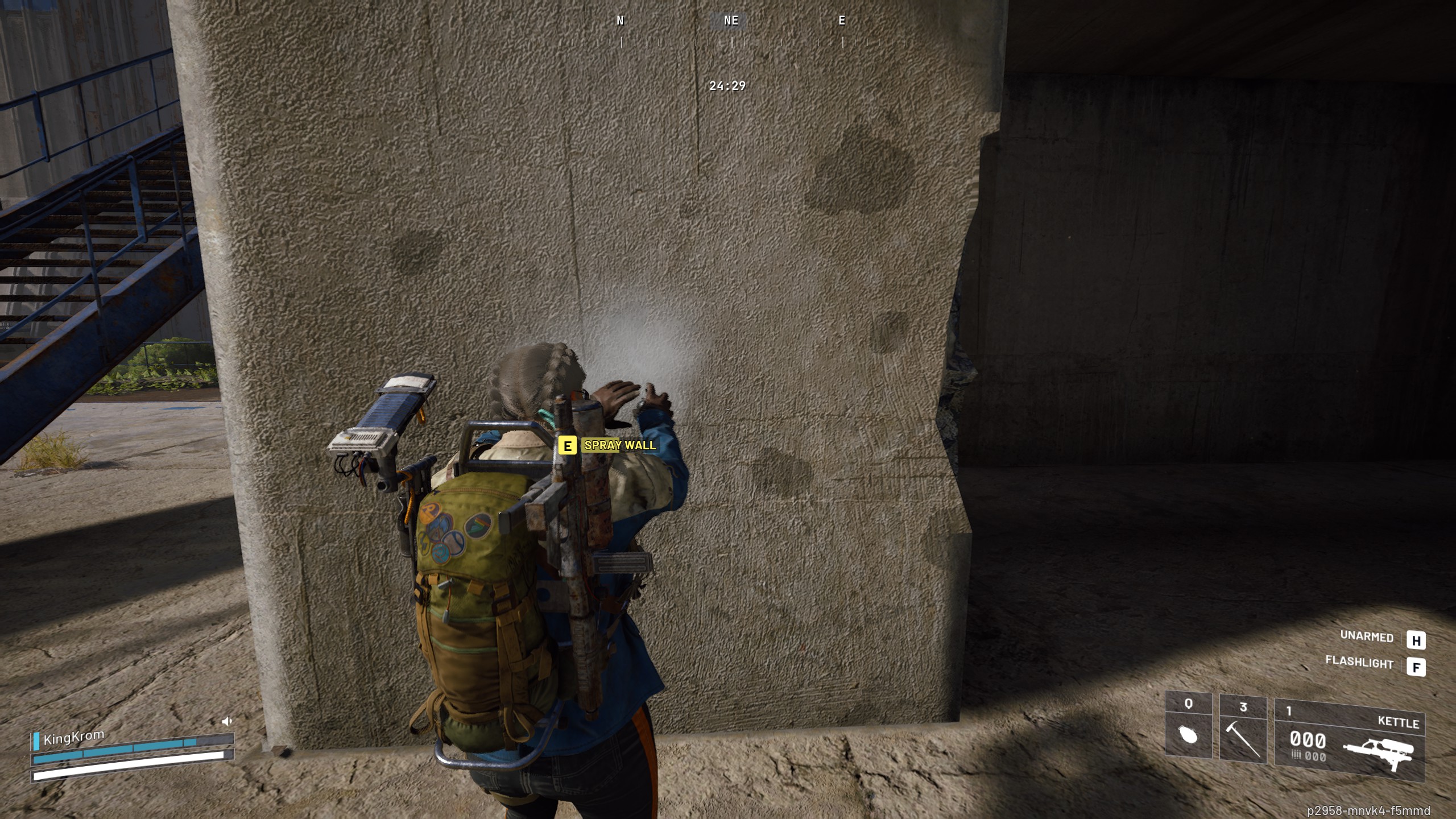Click the N direction on the compass strip
Screen dimensions: 1456x819
[619, 22]
